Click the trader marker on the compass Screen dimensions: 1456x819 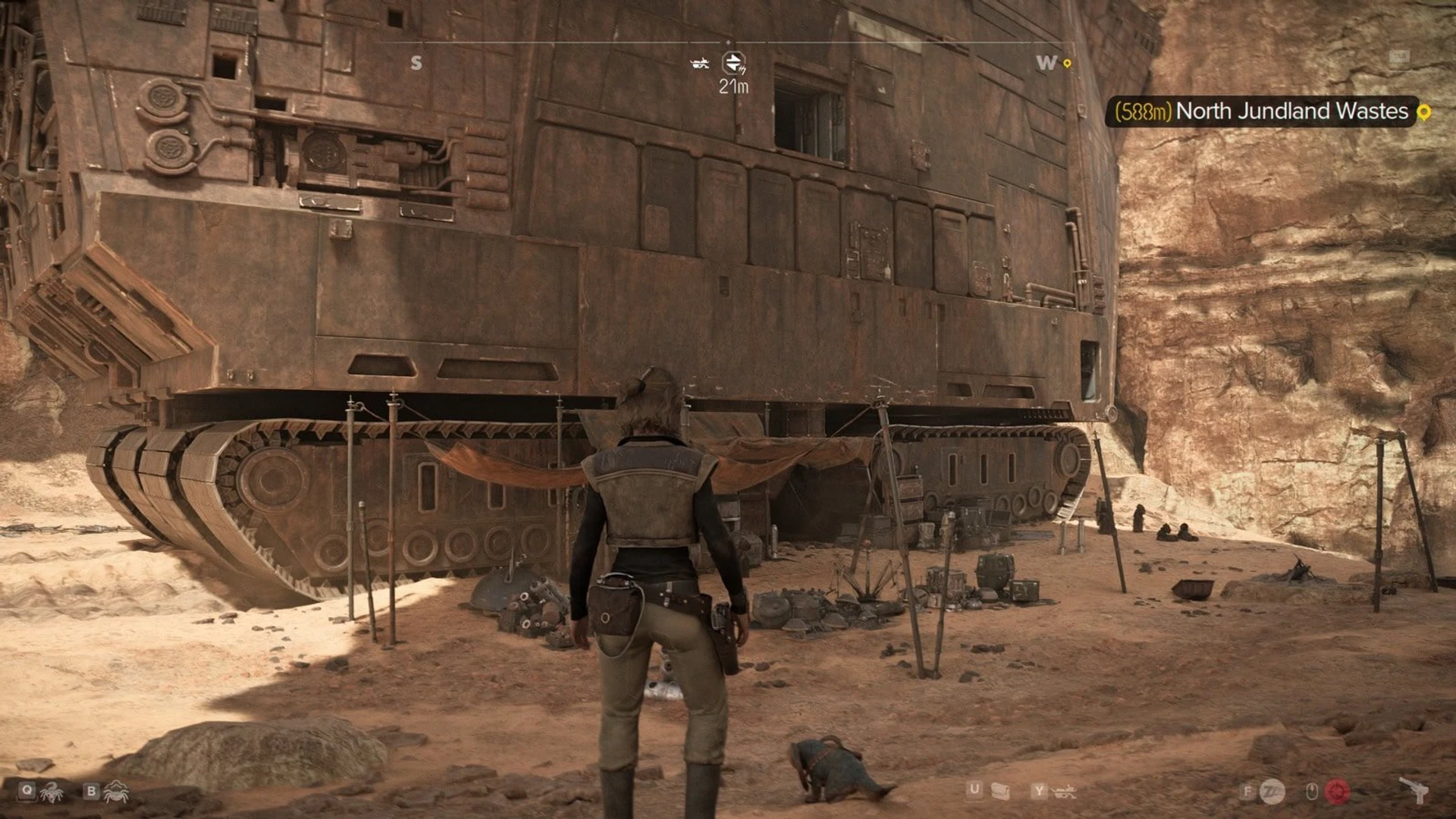(x=733, y=63)
